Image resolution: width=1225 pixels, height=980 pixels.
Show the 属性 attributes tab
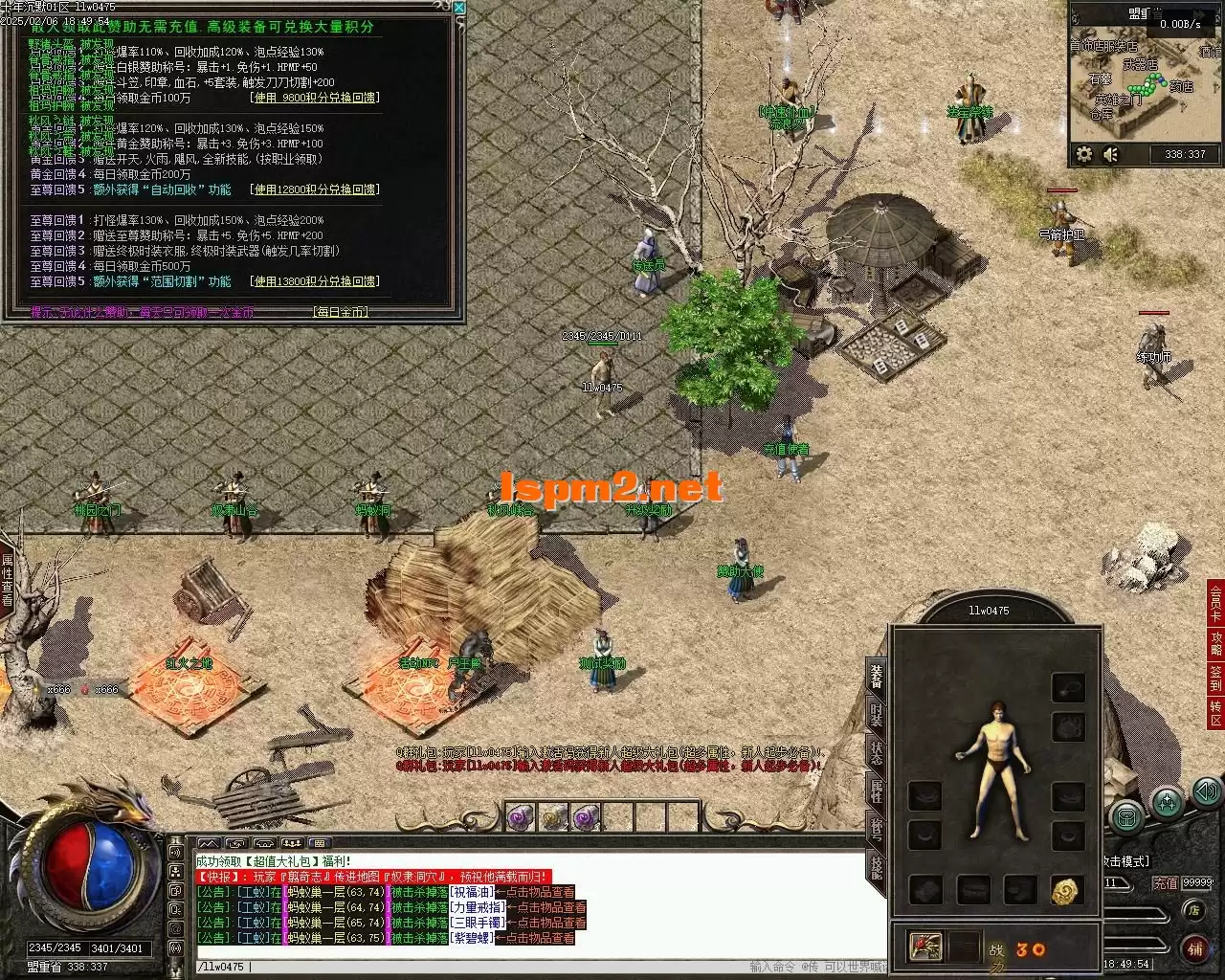[x=877, y=791]
